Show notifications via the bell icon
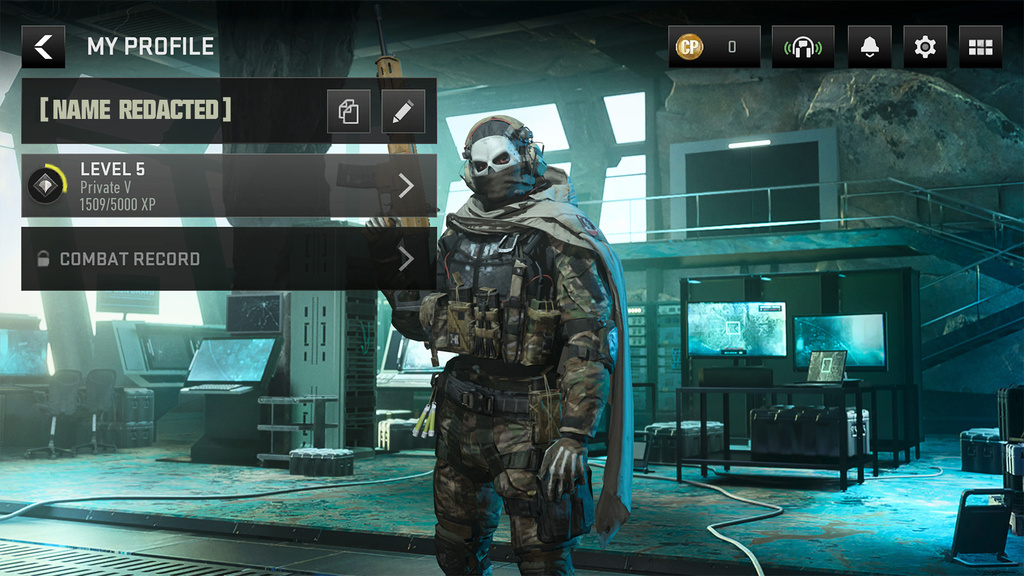The image size is (1024, 576). point(869,47)
